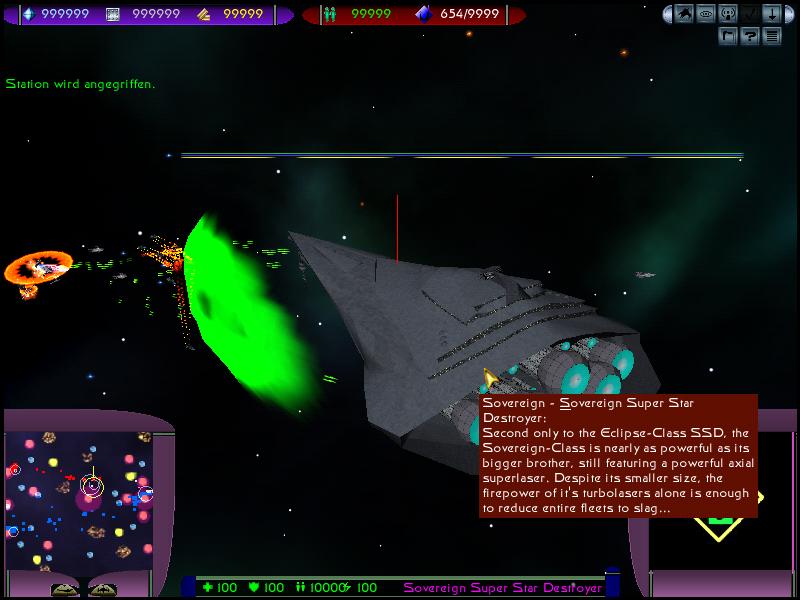The height and width of the screenshot is (600, 800).
Task: Select the flag icon button
Action: point(727,37)
